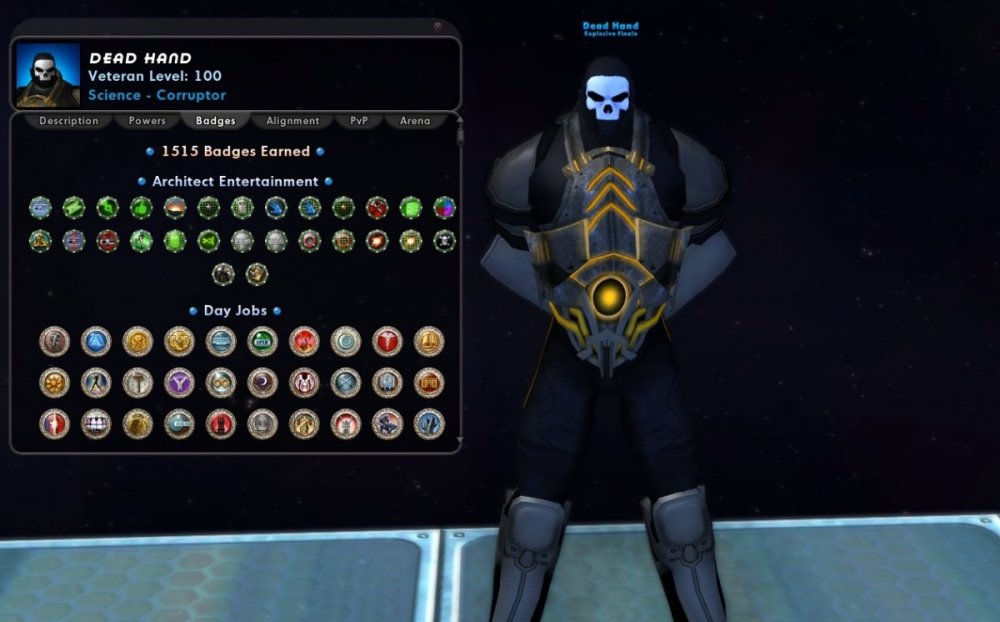Screen dimensions: 1000x622
Task: Click the badge list scrollbar down arrow
Action: click(x=459, y=438)
